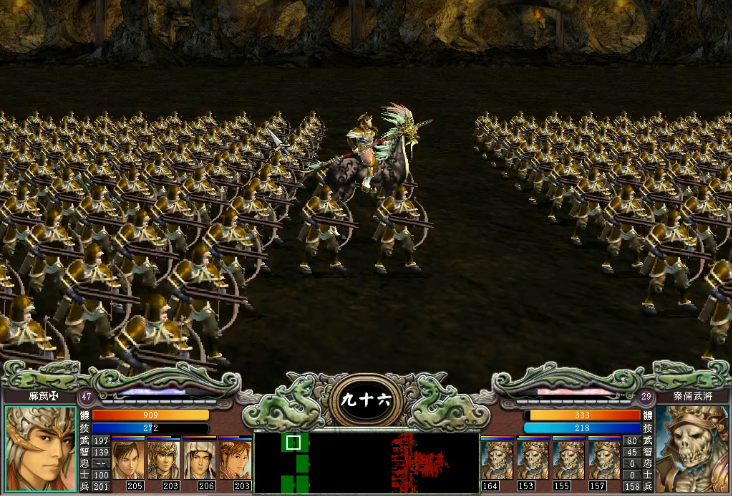Select the skeleton officer labeled 164
This screenshot has height=496, width=732.
(497, 459)
